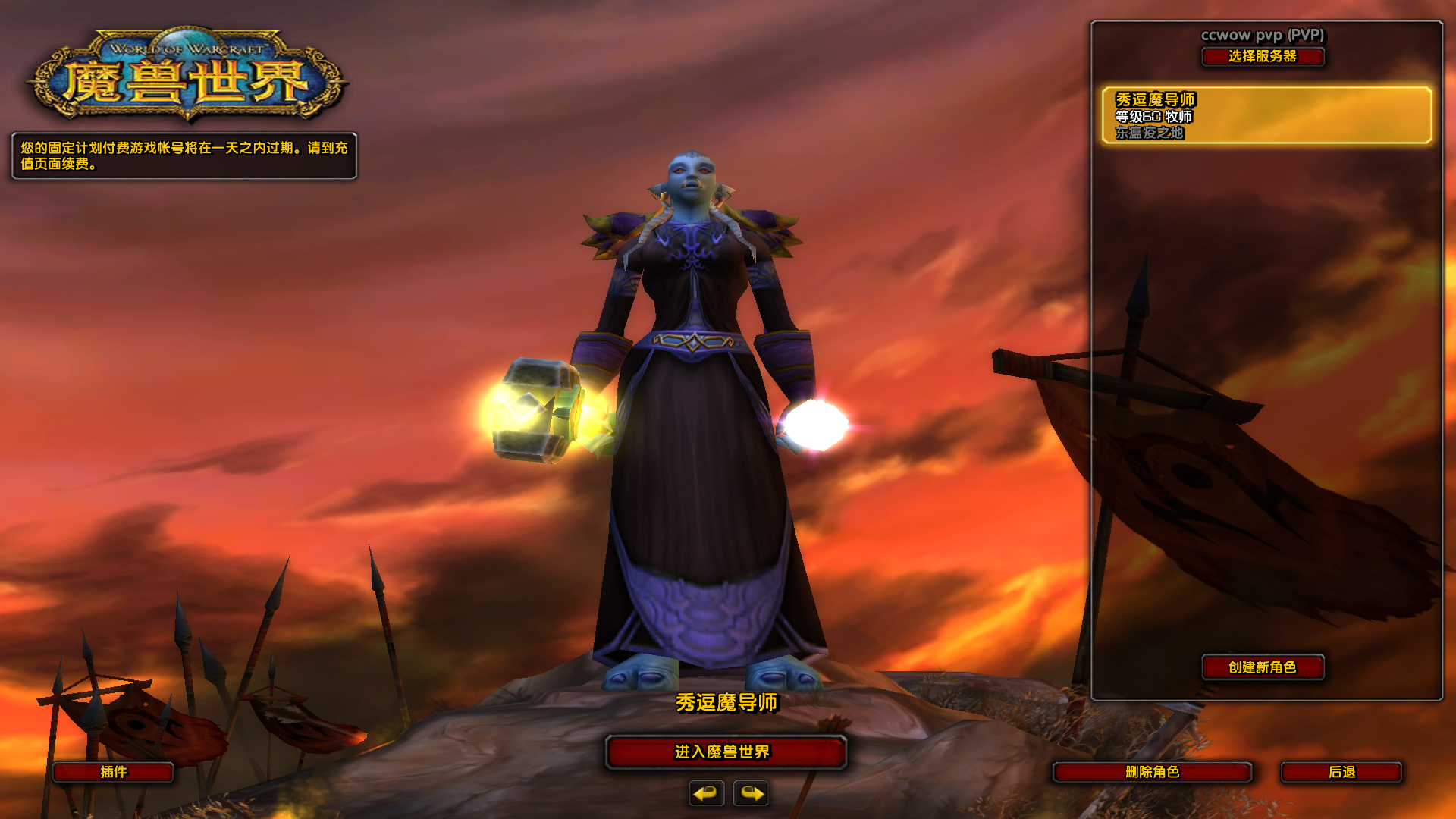Select the 秀逗魔导师 level 60 priest entry
Image resolution: width=1456 pixels, height=819 pixels.
[1266, 115]
